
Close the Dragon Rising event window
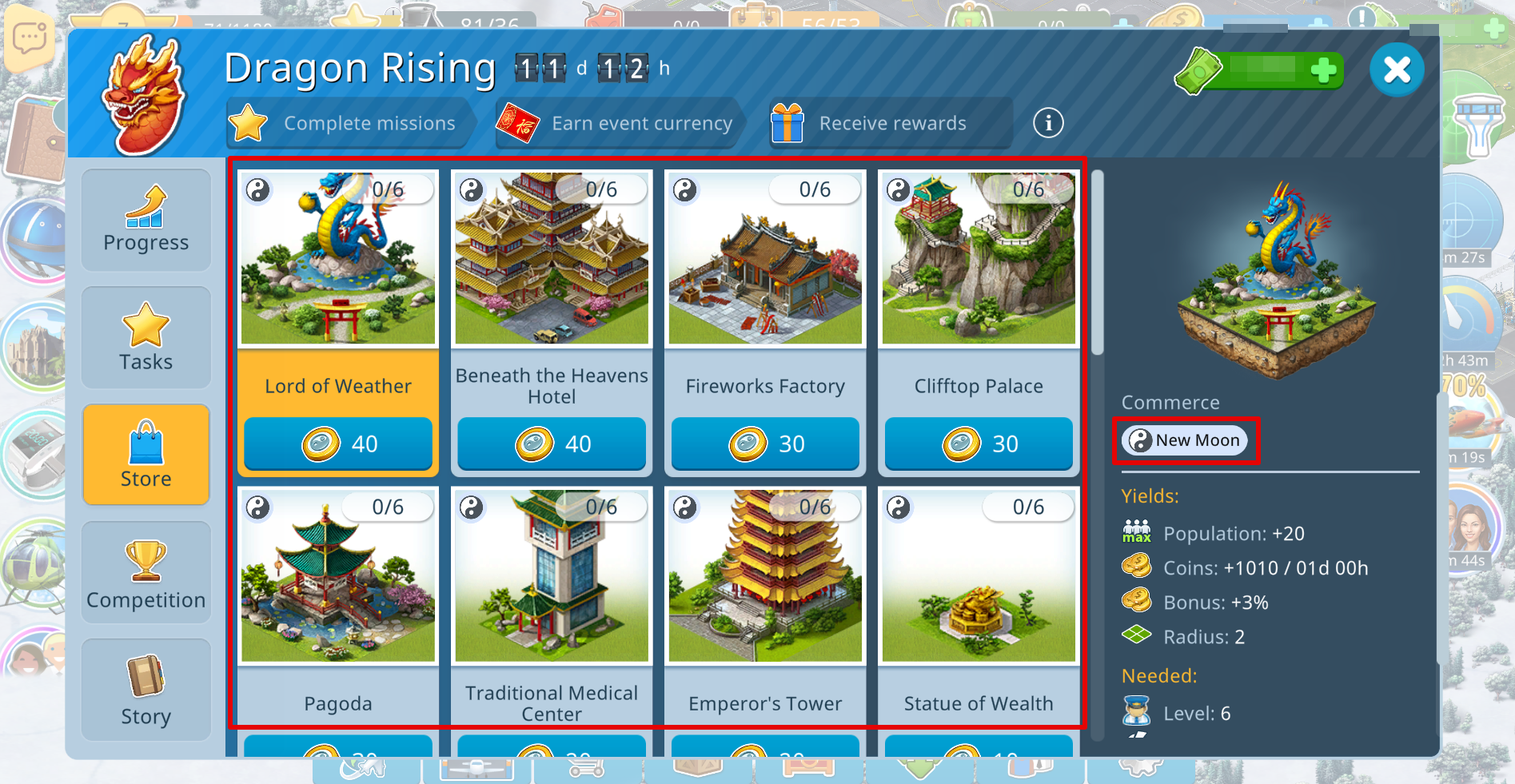[1396, 70]
